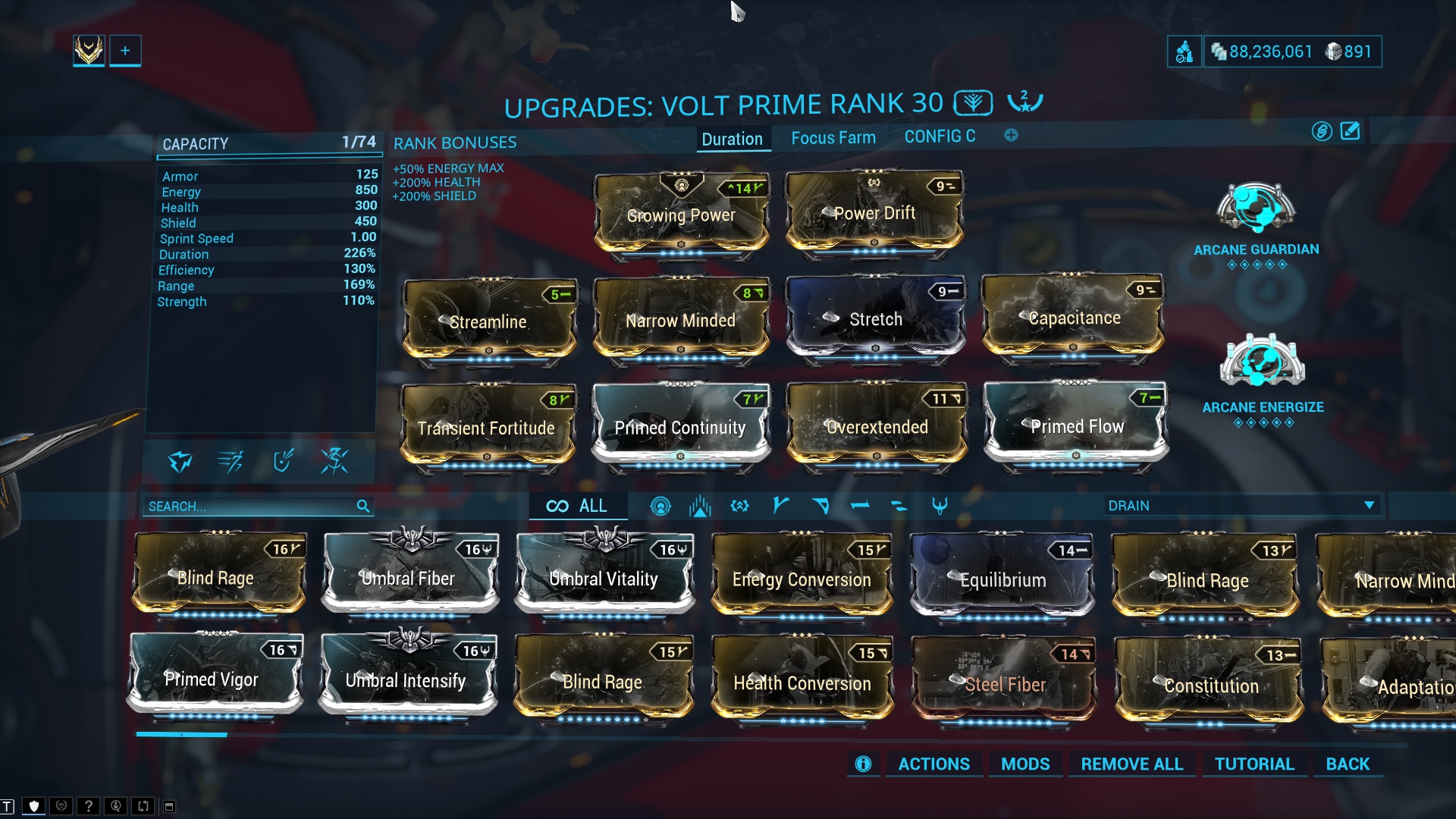
Task: Select the ALL mods filter
Action: (578, 506)
